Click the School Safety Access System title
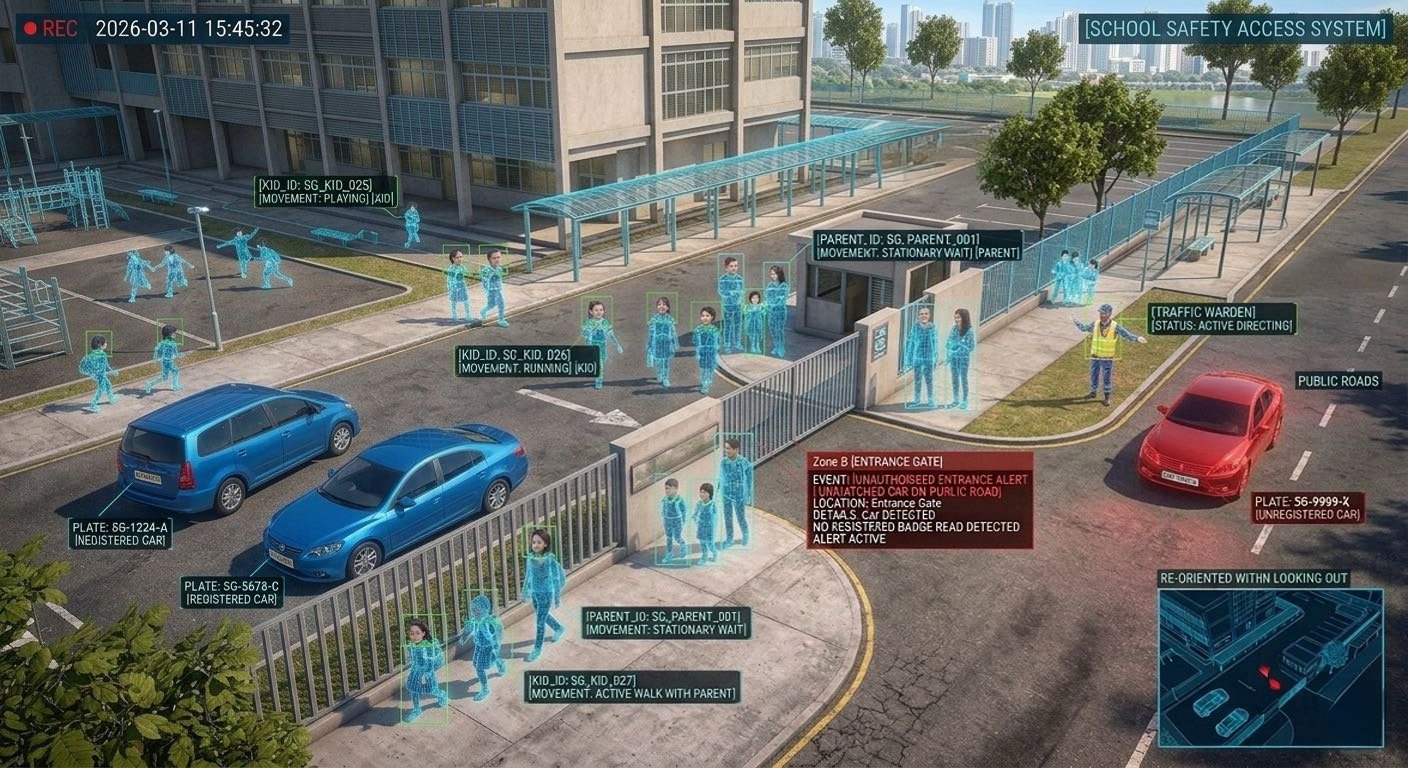Viewport: 1408px width, 768px height. [1237, 28]
